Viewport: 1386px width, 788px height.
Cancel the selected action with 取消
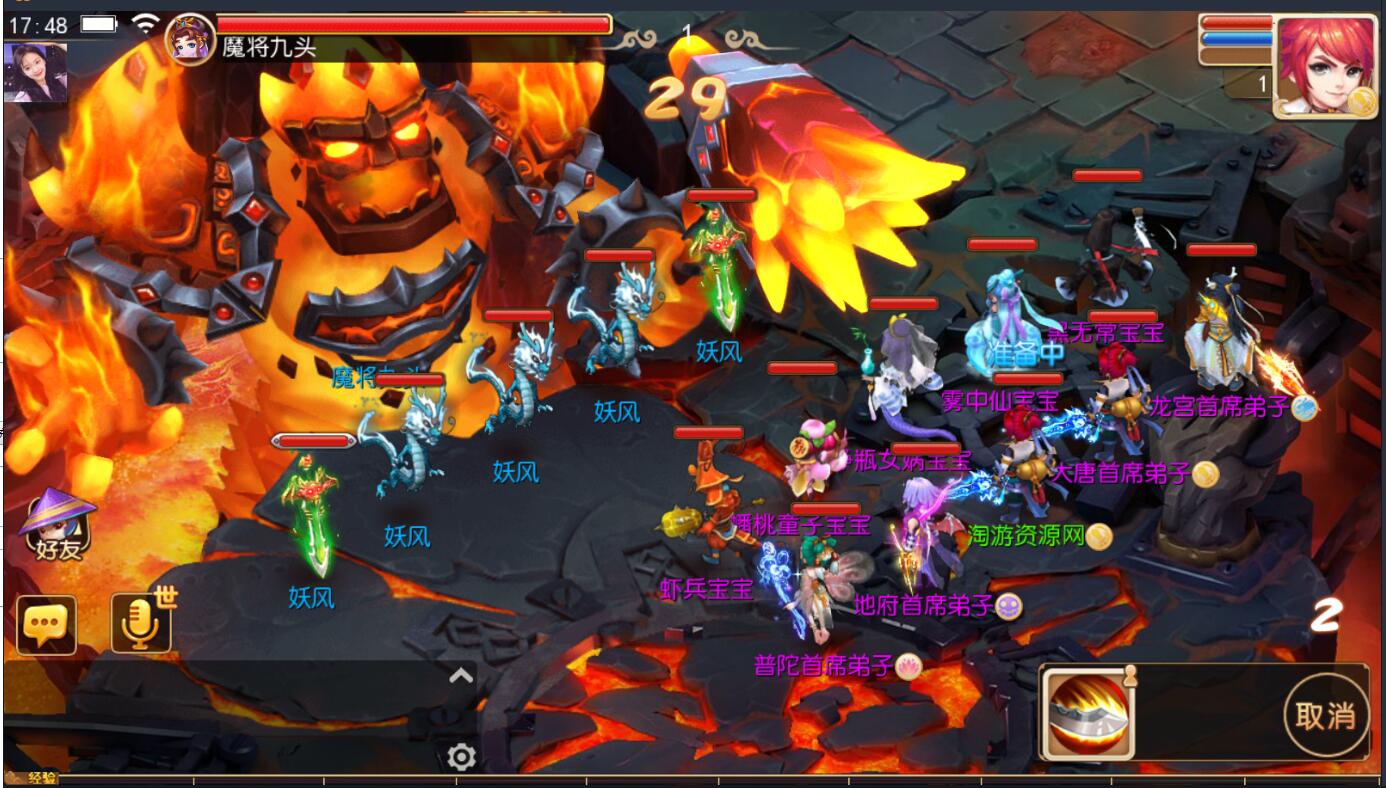[1325, 715]
